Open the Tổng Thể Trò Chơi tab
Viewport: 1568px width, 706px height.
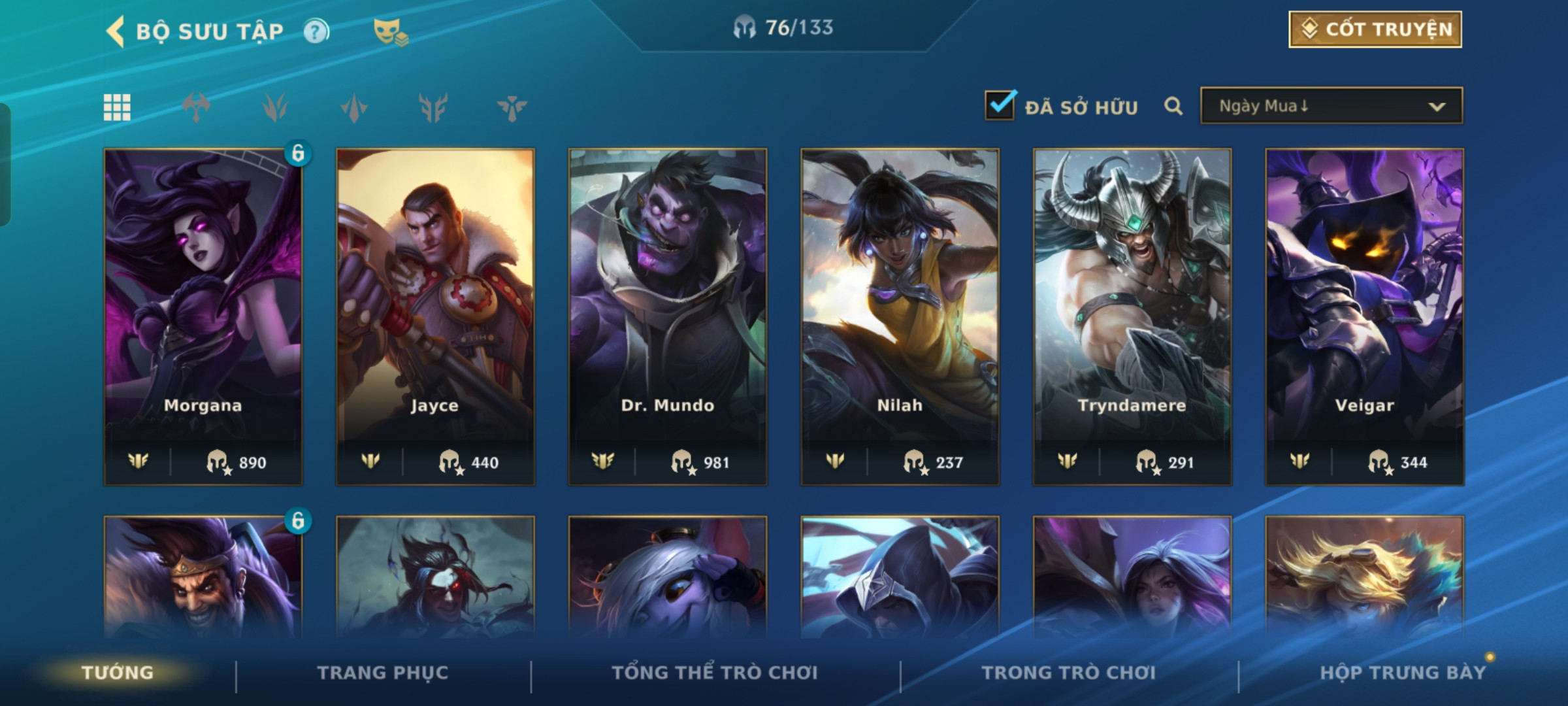(715, 673)
